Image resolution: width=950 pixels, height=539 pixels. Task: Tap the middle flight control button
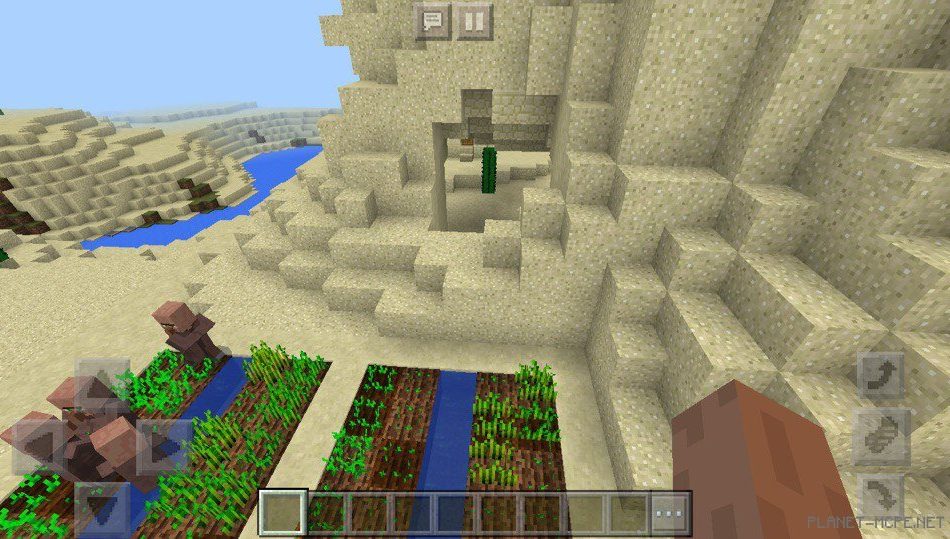(x=880, y=436)
